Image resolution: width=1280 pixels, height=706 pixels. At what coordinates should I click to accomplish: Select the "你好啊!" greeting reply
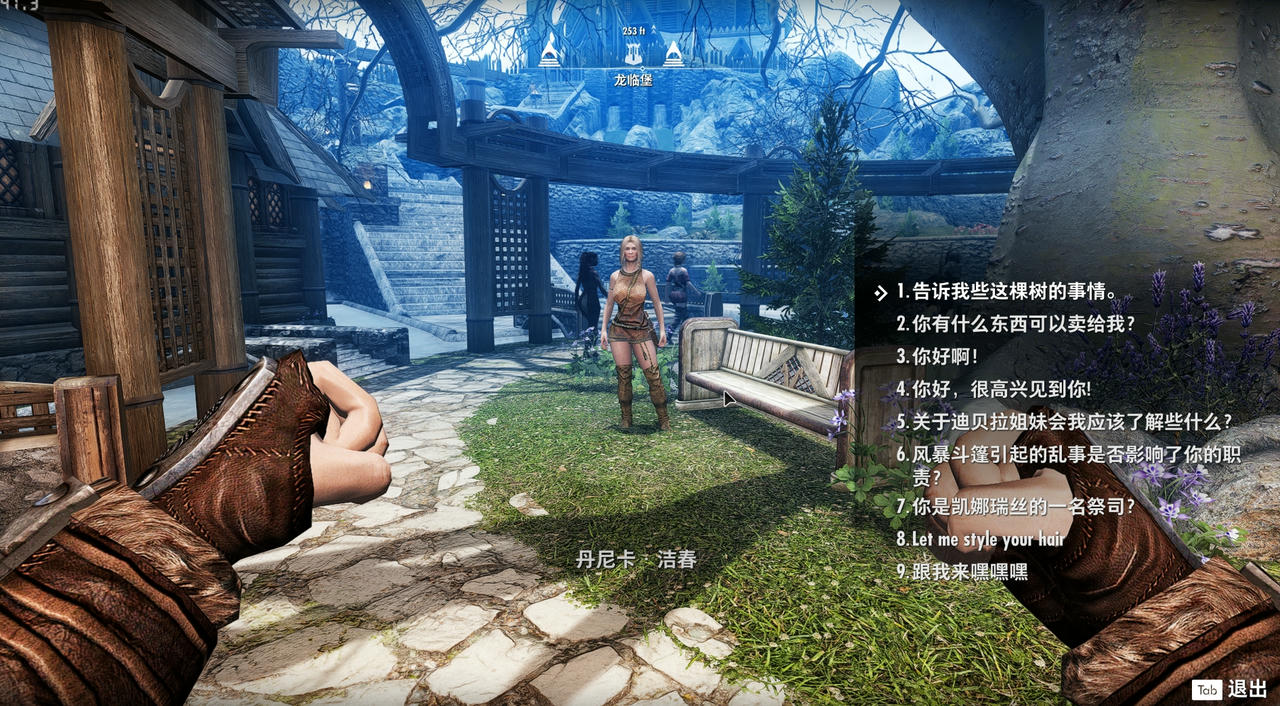pos(937,356)
